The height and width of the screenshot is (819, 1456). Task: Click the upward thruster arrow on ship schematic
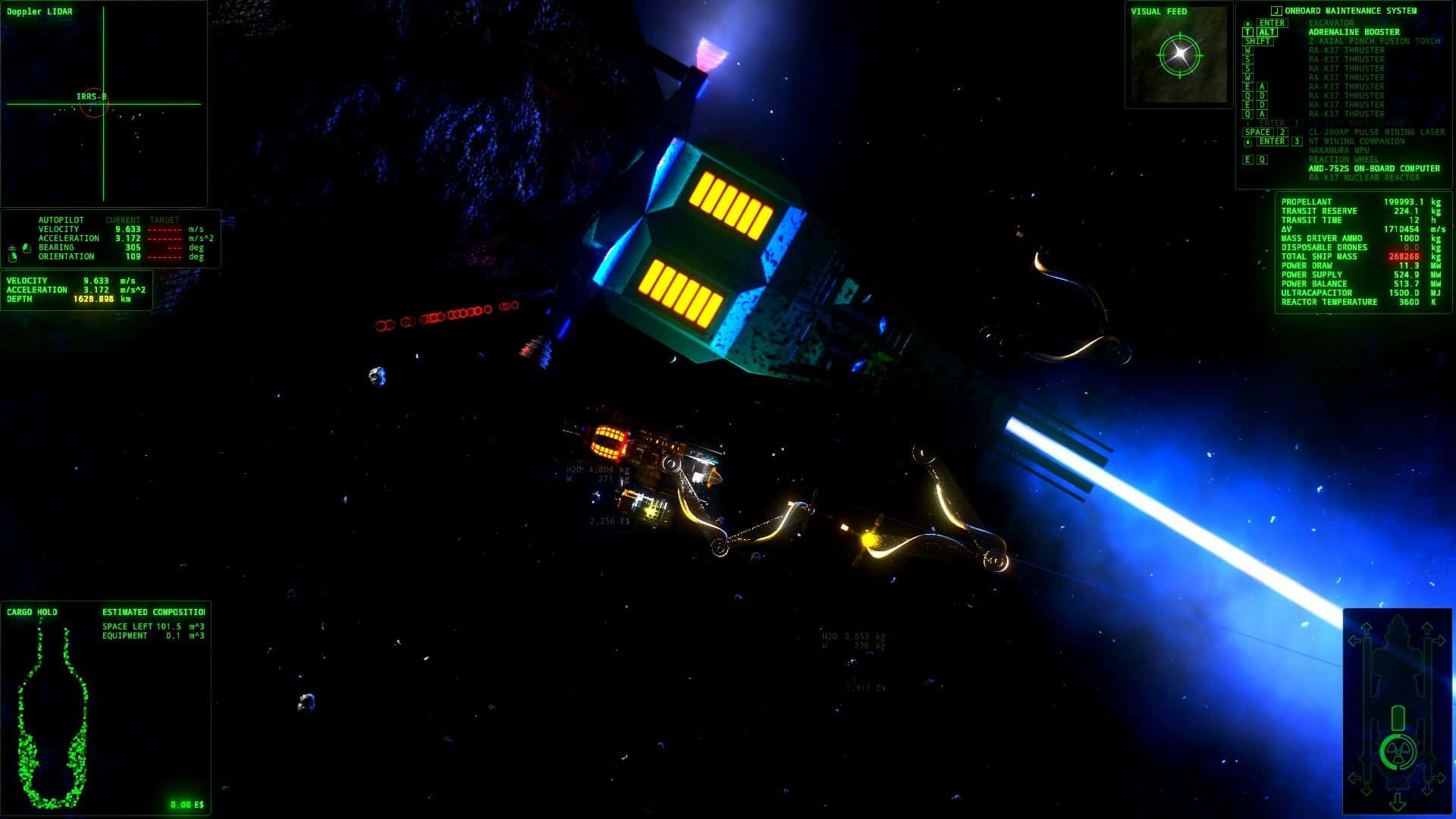(x=1367, y=628)
